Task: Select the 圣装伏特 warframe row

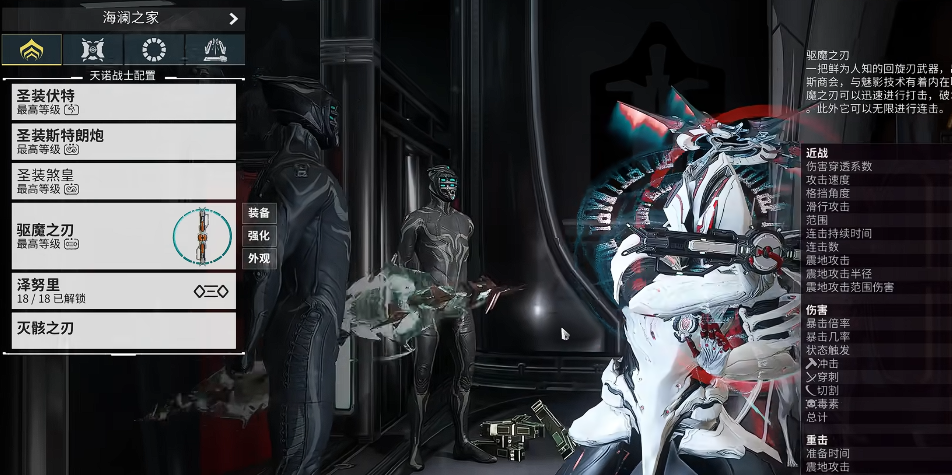Action: pyautogui.click(x=123, y=101)
